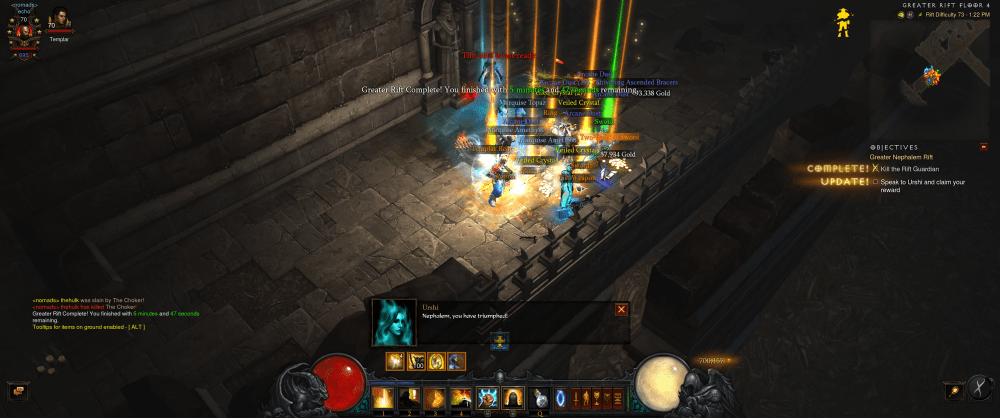Activate skill in slot 4
1000x418 pixels.
(460, 399)
